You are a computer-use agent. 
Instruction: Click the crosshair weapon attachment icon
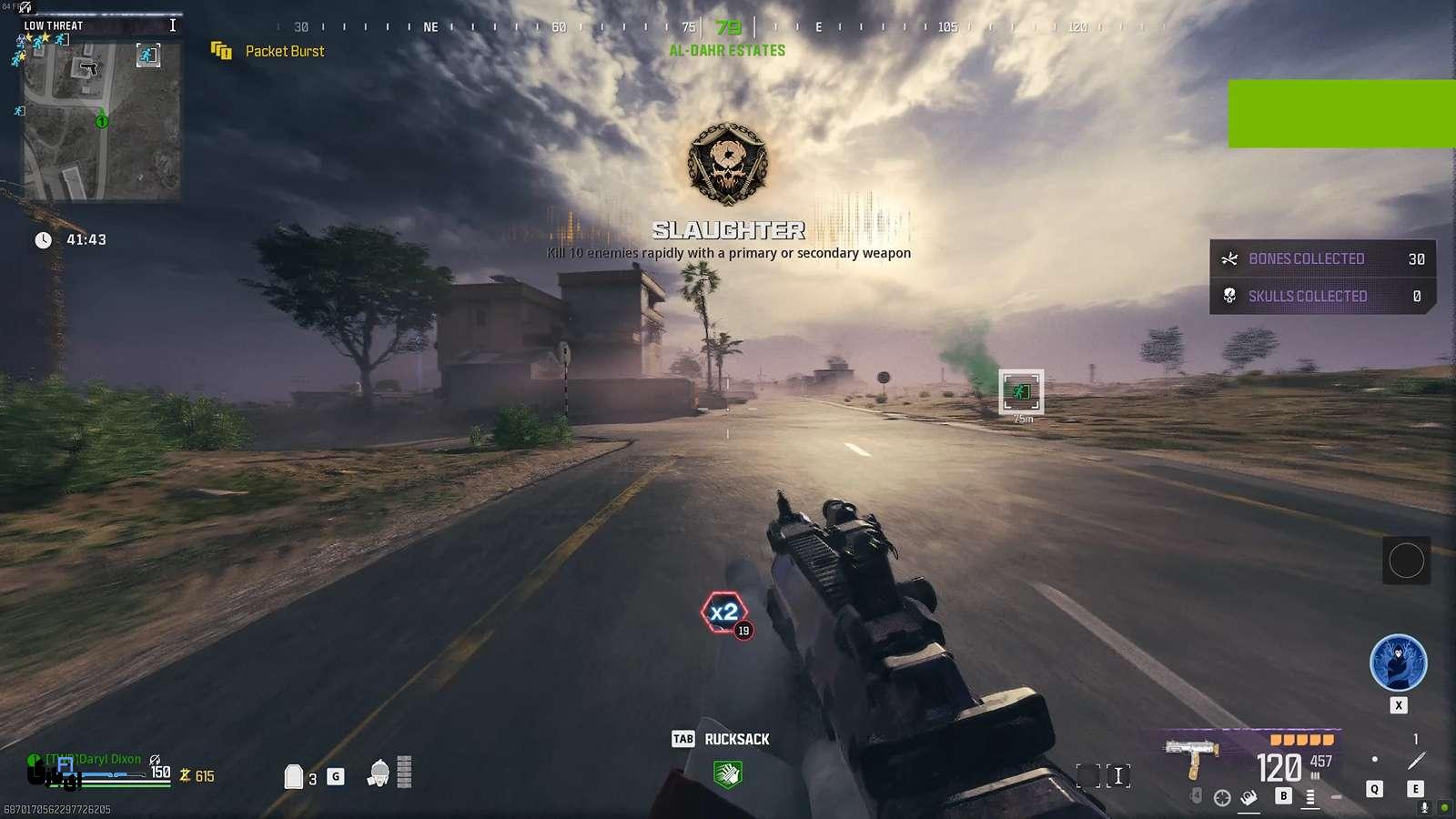coord(1222,798)
